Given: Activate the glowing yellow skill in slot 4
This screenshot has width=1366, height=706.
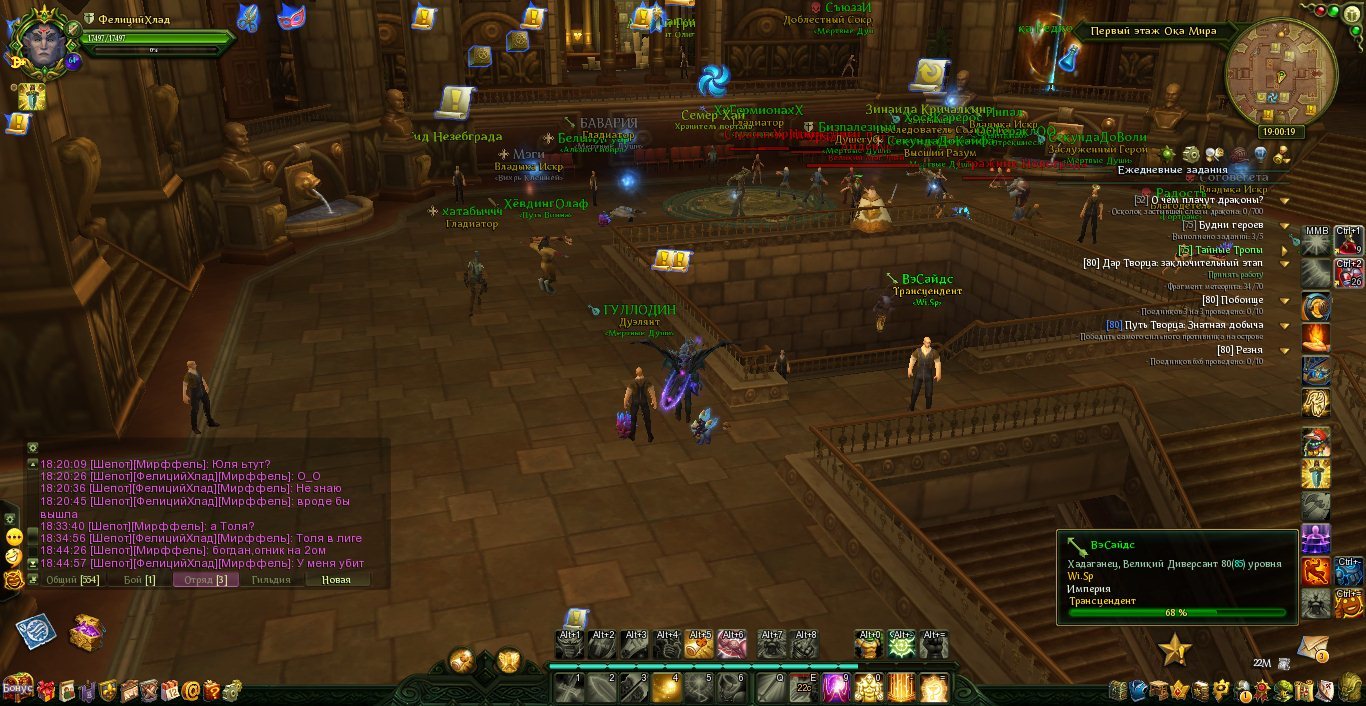Looking at the screenshot, I should point(667,688).
